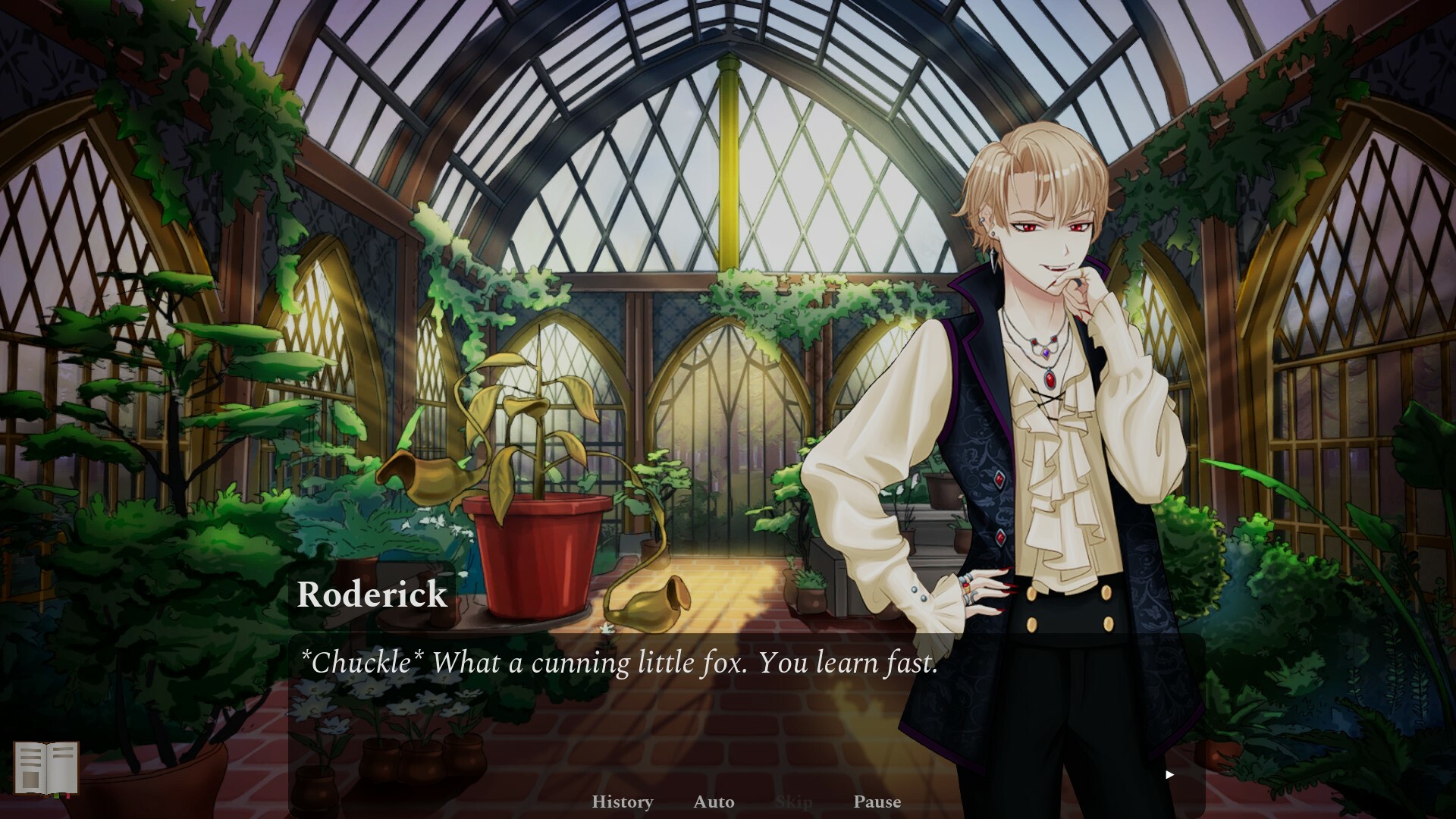Click the left page of the book icon
This screenshot has width=1456, height=819.
click(x=29, y=767)
